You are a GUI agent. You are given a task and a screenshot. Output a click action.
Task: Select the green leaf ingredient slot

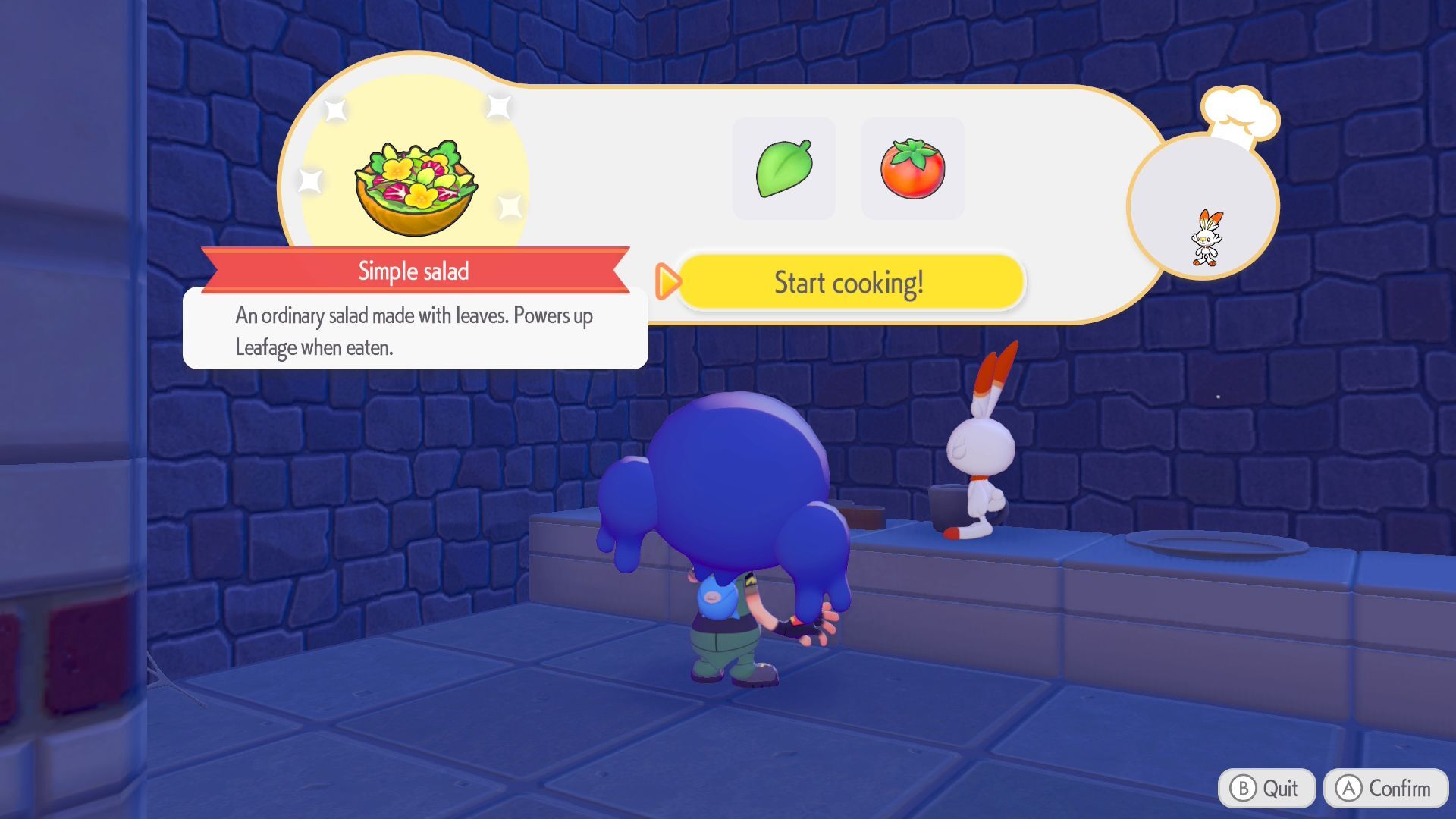click(x=784, y=168)
